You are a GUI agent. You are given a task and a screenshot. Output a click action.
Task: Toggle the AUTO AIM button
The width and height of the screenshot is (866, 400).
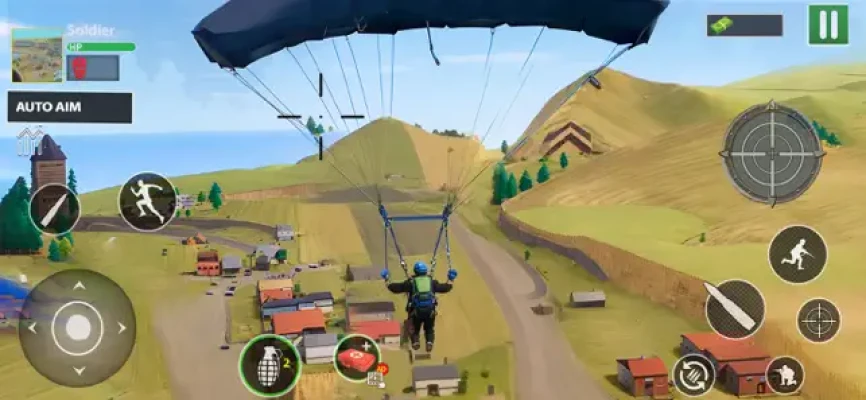click(70, 107)
